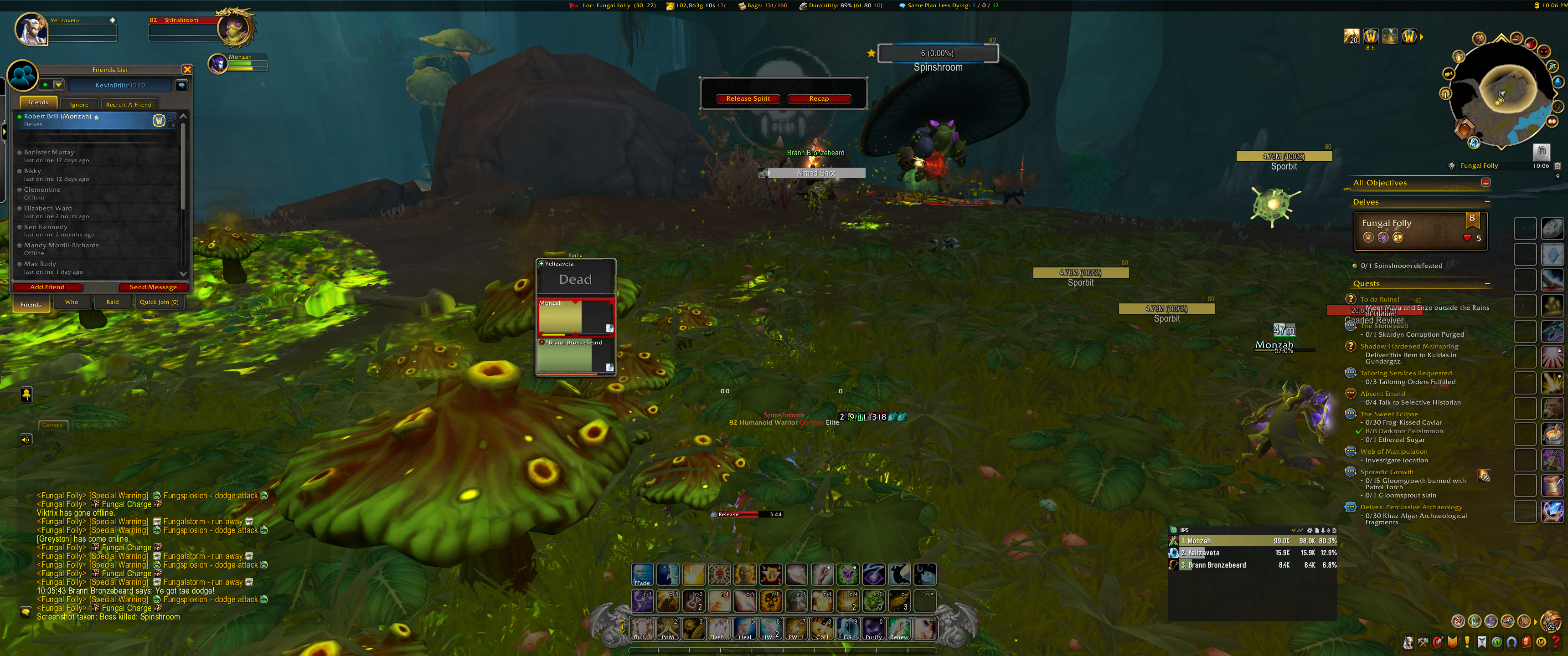Image resolution: width=1568 pixels, height=656 pixels.
Task: Click the Release Spirit button
Action: (748, 98)
